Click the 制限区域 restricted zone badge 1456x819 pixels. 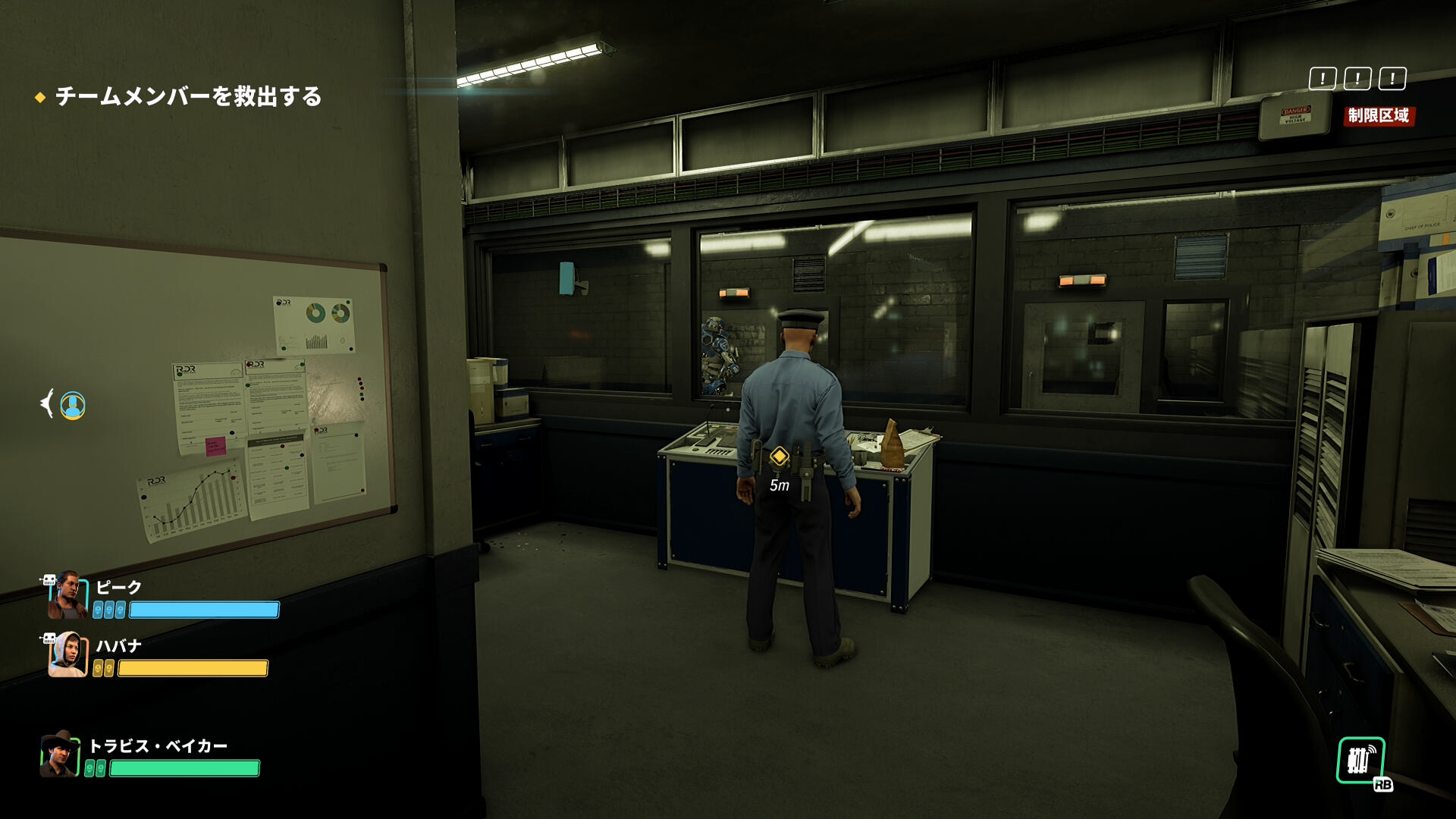pos(1378,115)
